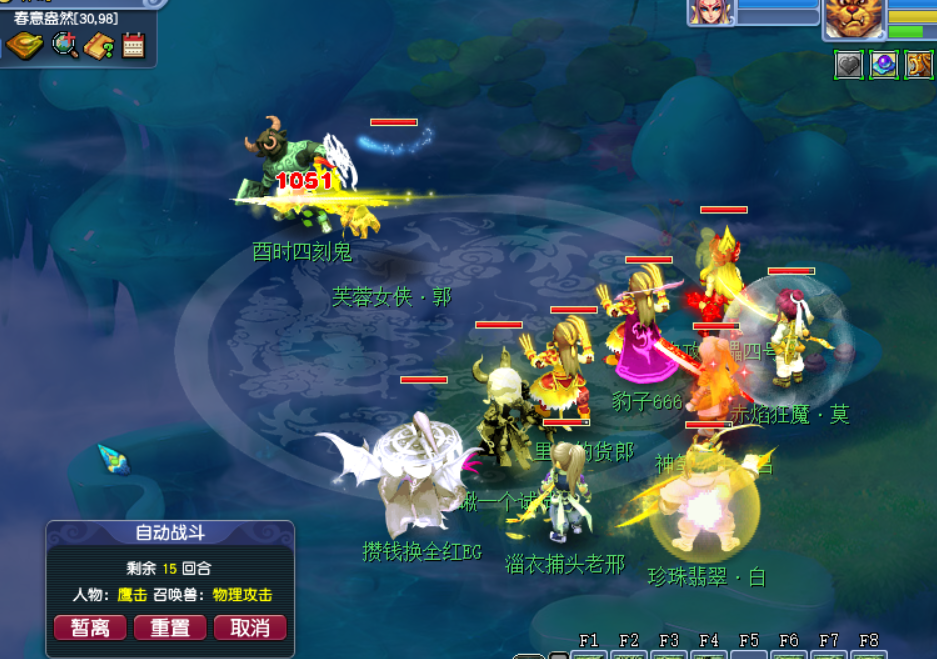Click the 重置 reset button
Viewport: 937px width, 659px height.
coord(169,627)
